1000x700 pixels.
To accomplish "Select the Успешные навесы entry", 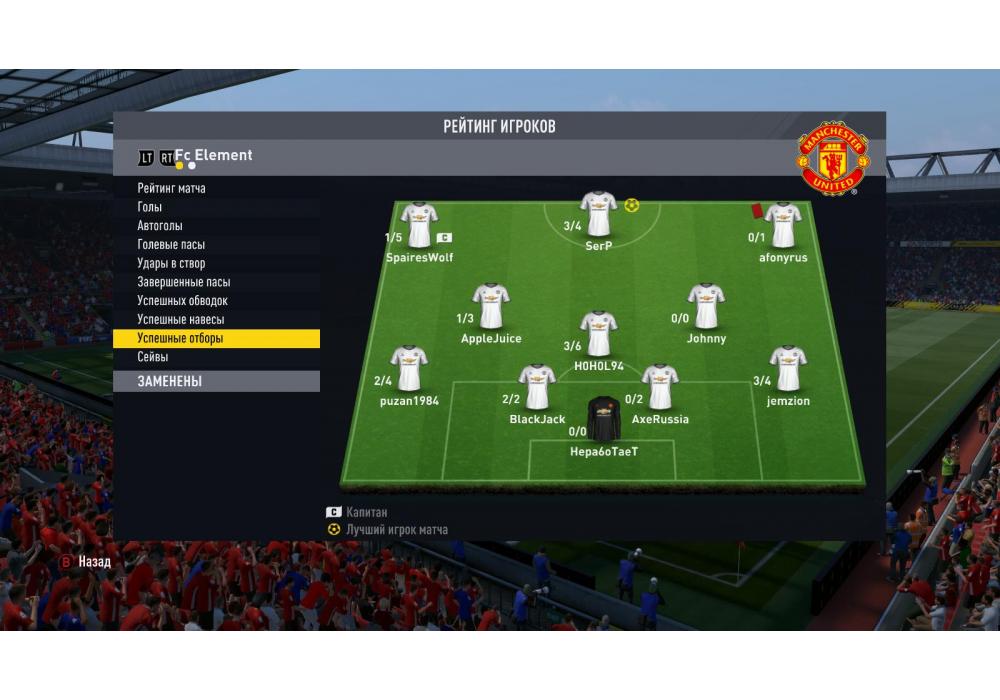I will point(181,320).
